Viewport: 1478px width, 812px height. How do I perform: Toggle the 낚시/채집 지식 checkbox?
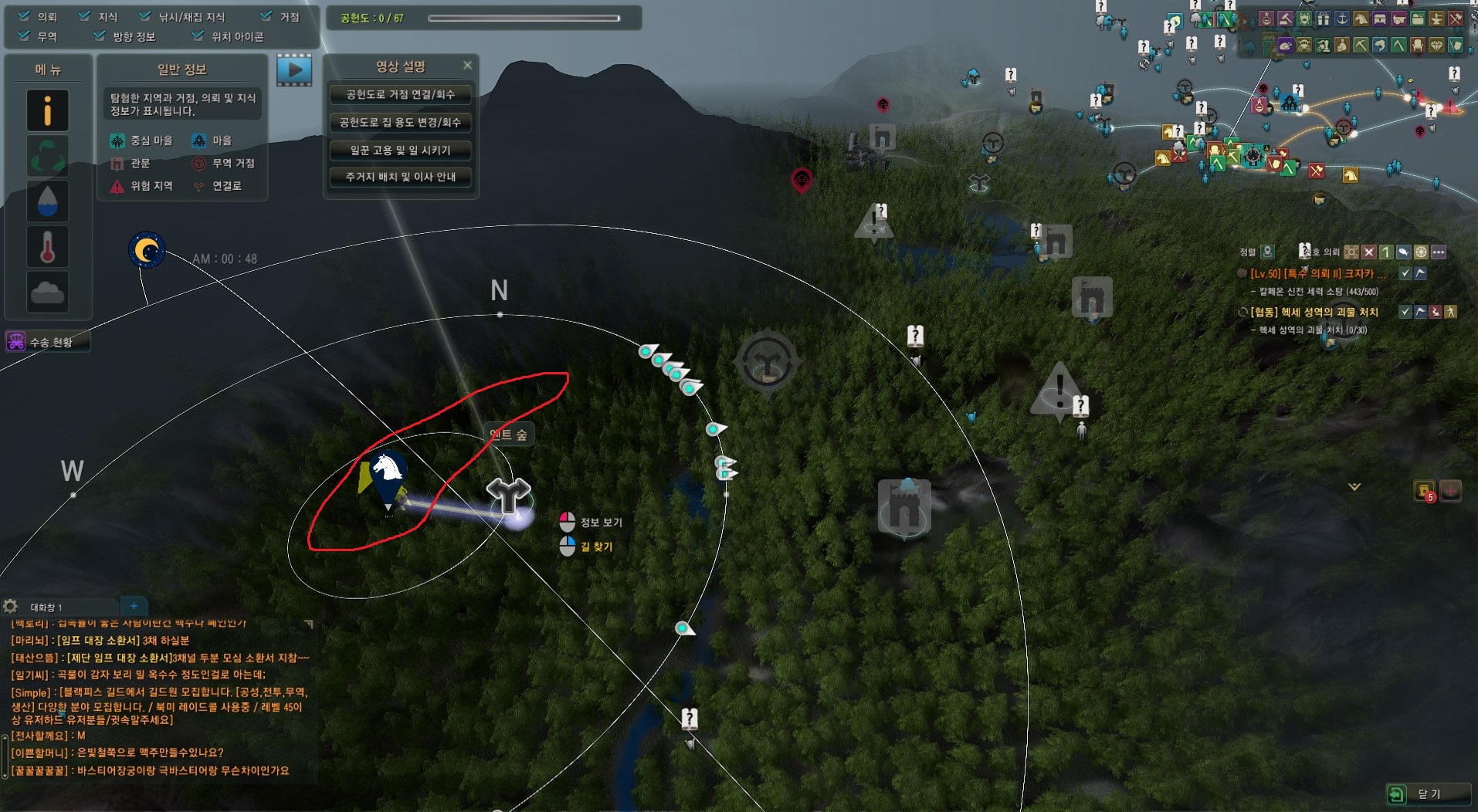point(145,16)
